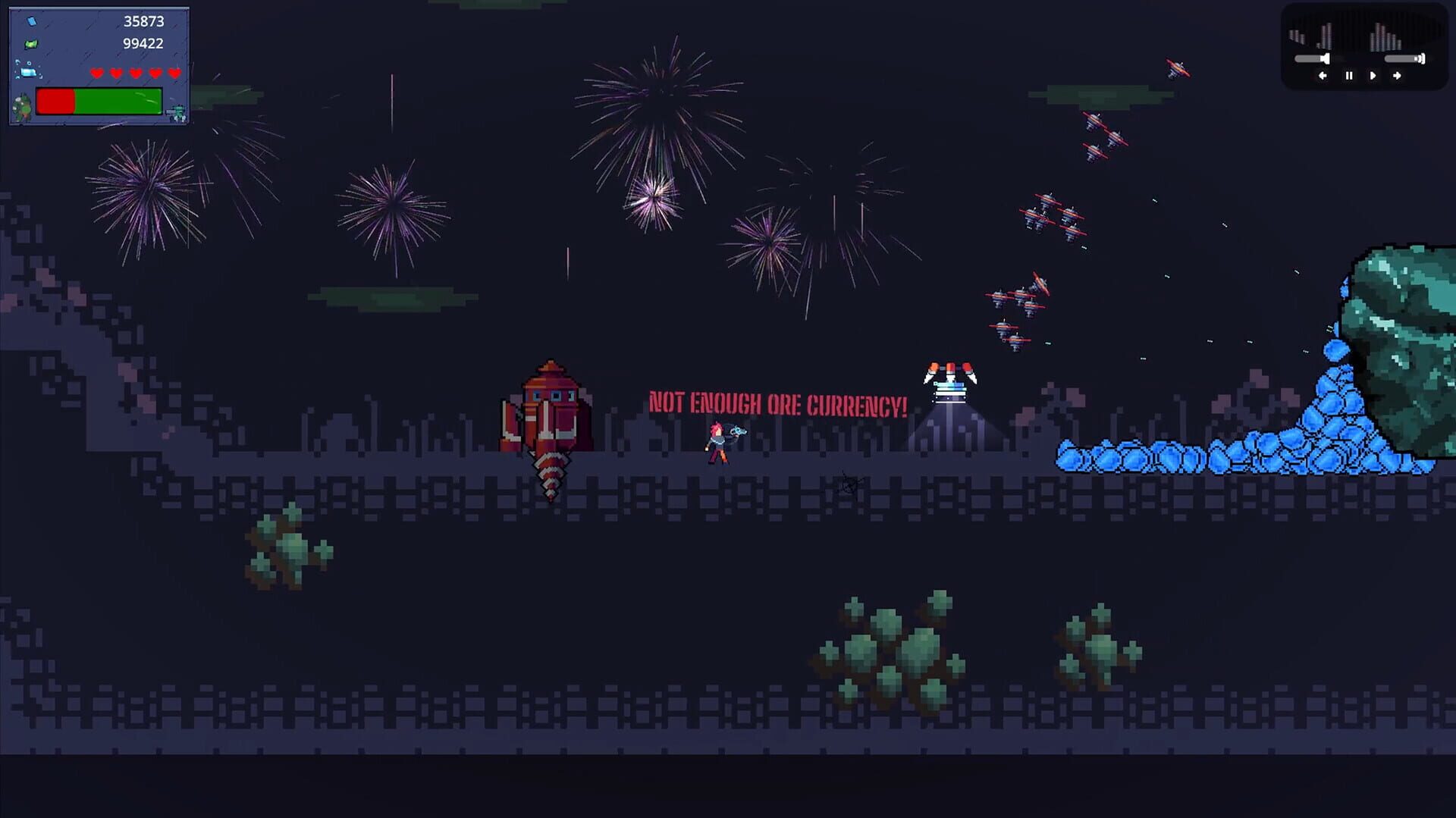Pause the music track
1456x818 pixels.
(1349, 76)
